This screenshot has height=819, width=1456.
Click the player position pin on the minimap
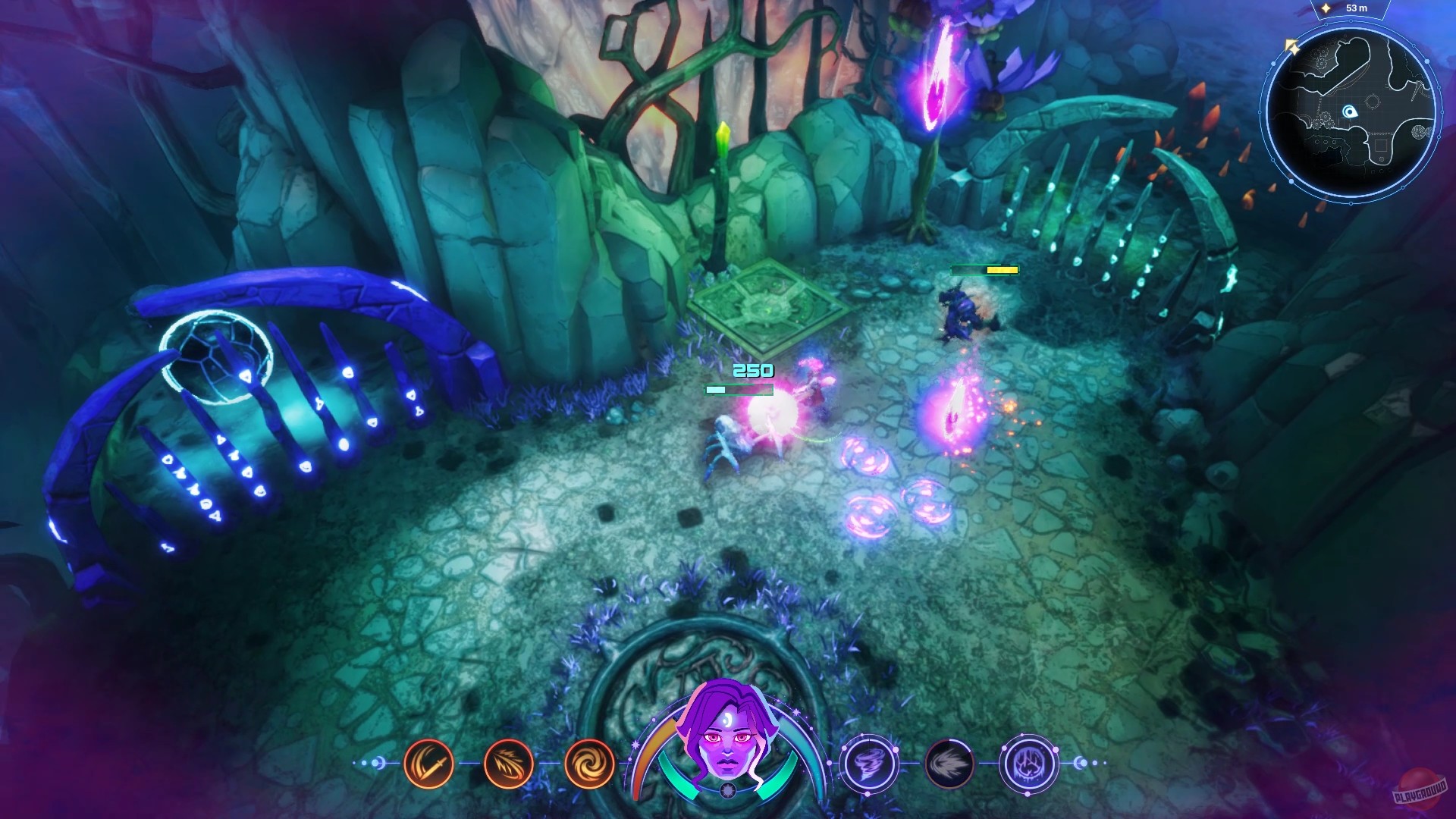click(1351, 112)
